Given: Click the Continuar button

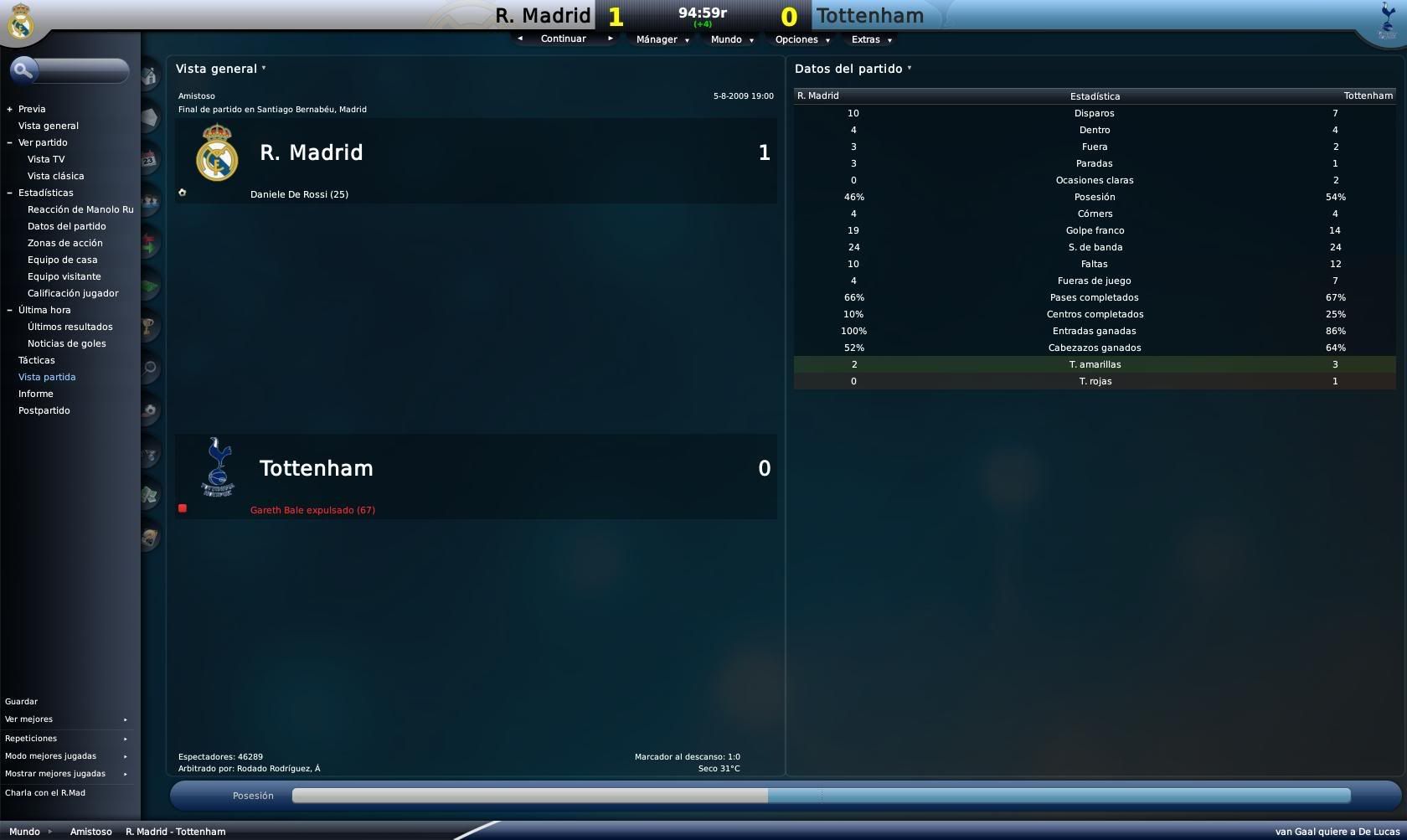Looking at the screenshot, I should tap(563, 39).
